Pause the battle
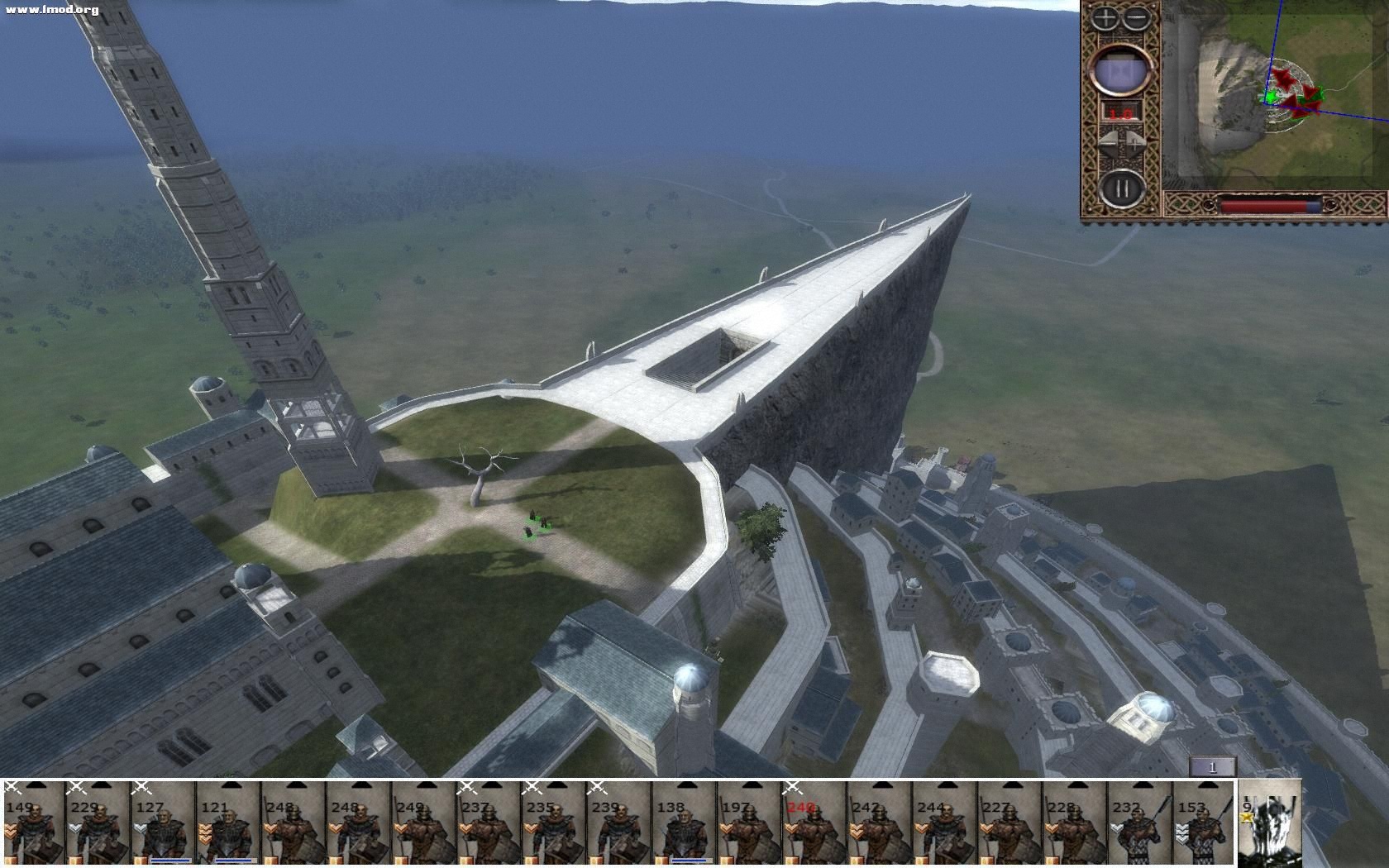The image size is (1389, 868). click(1121, 188)
